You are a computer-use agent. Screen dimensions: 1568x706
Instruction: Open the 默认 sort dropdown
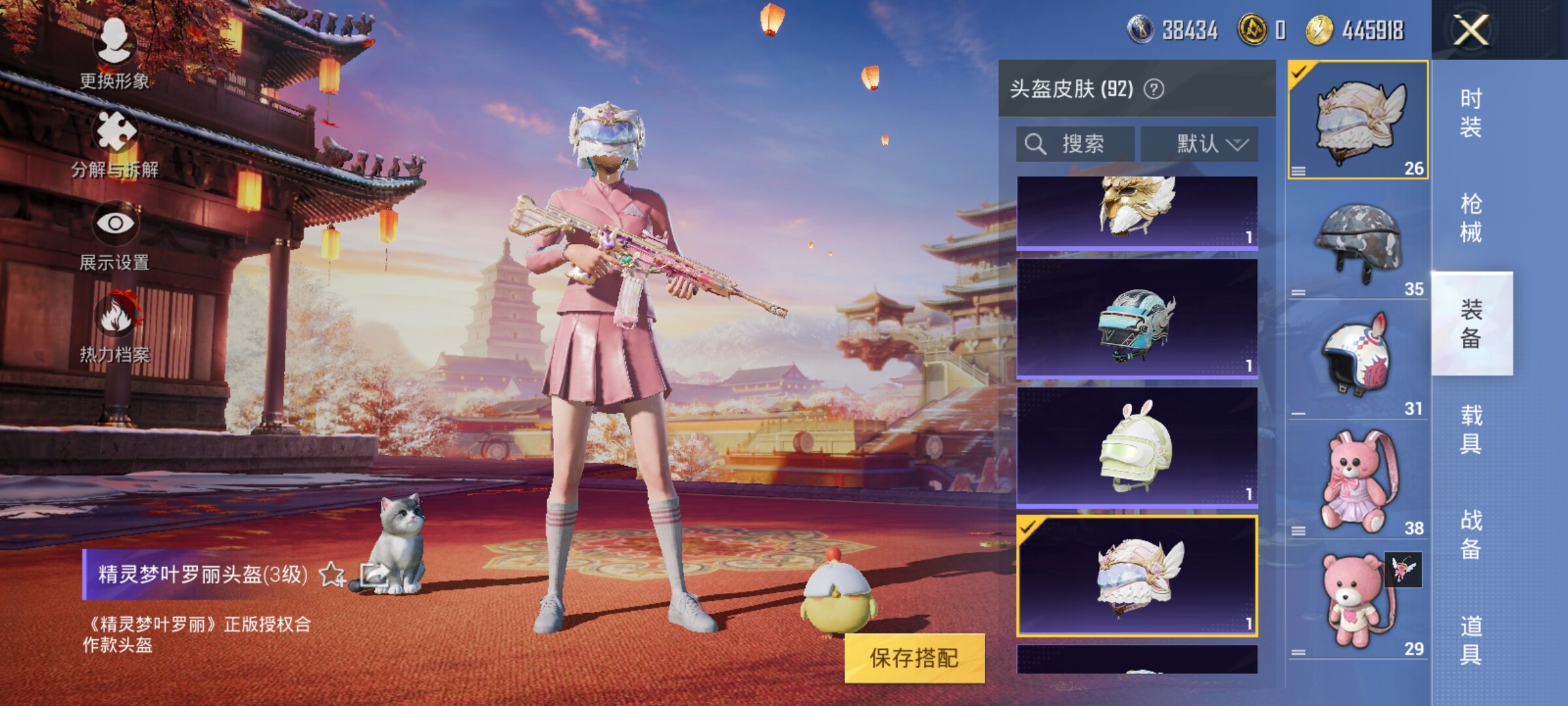tap(1200, 144)
